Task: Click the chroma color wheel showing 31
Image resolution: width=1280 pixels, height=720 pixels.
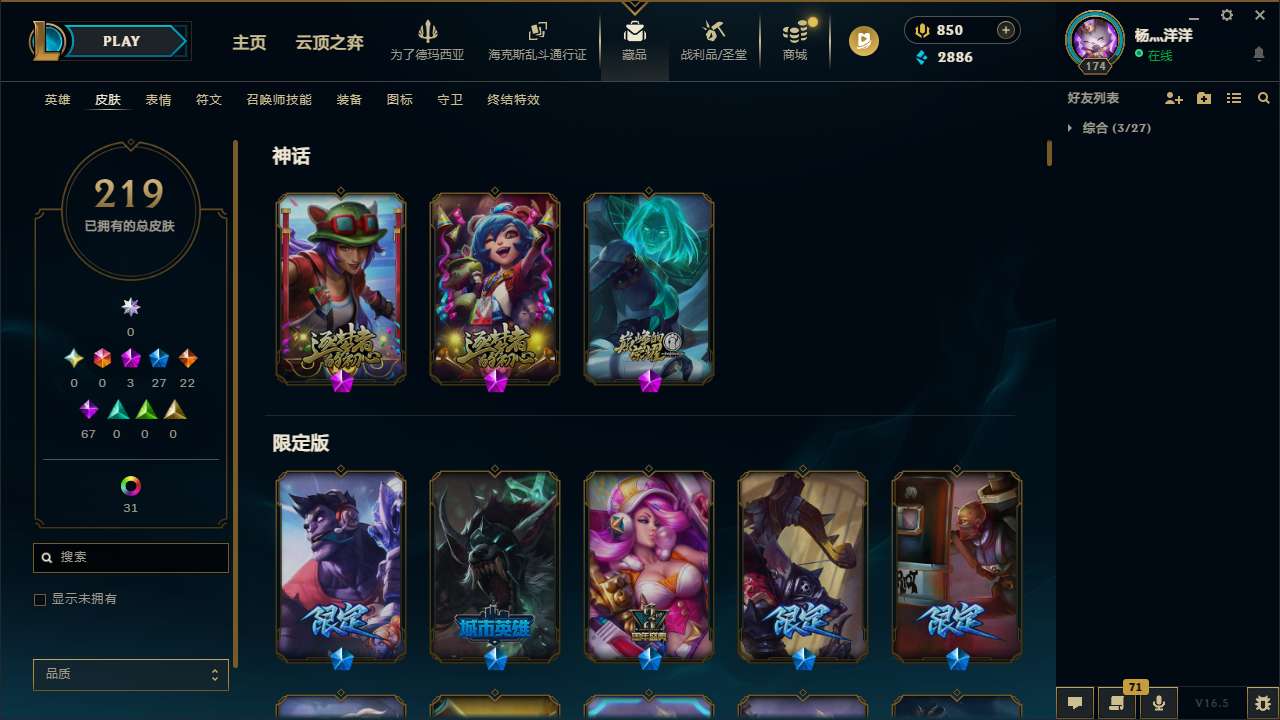Action: click(x=130, y=488)
